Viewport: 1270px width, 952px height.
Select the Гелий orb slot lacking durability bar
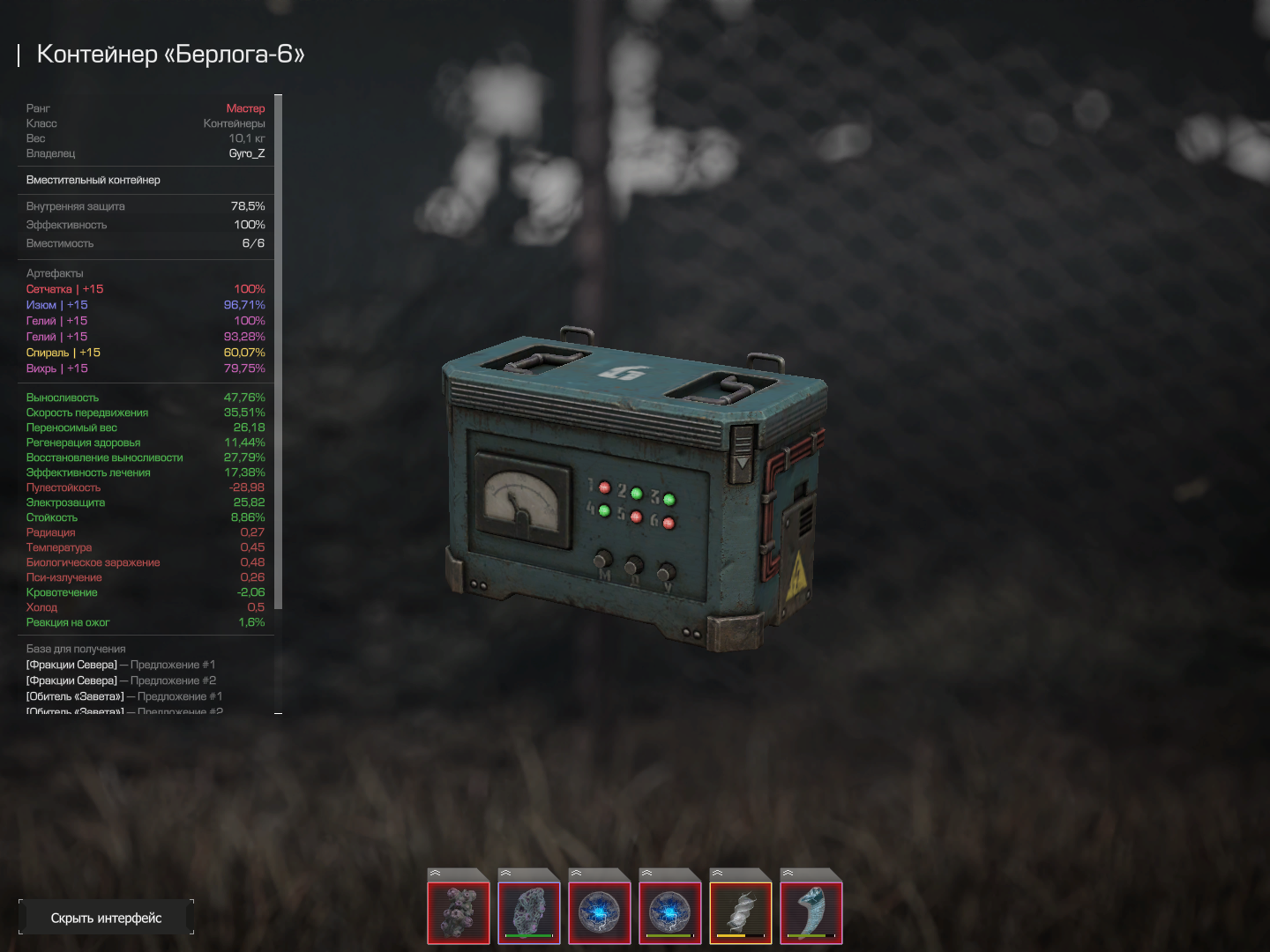point(600,912)
